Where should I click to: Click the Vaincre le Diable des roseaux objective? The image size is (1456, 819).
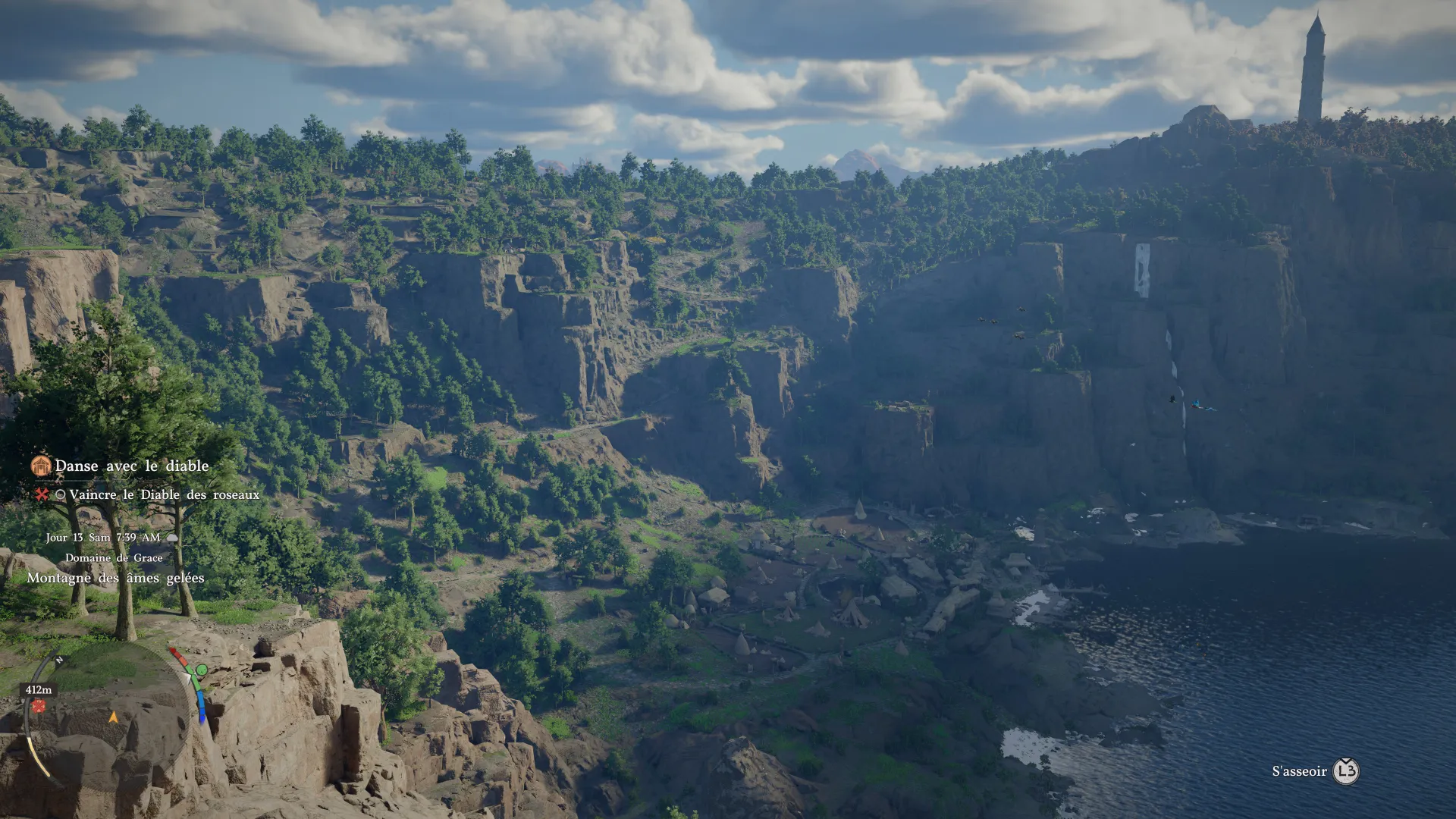pyautogui.click(x=164, y=495)
